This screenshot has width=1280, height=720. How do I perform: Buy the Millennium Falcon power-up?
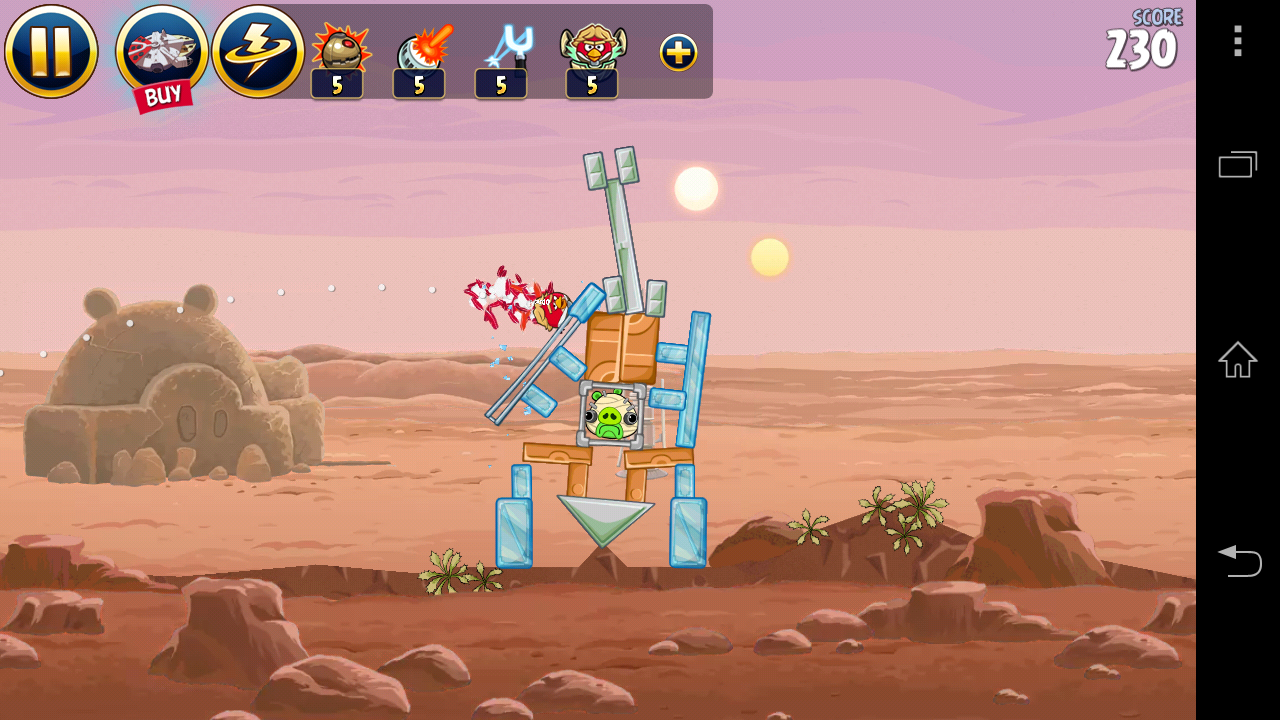[162, 55]
